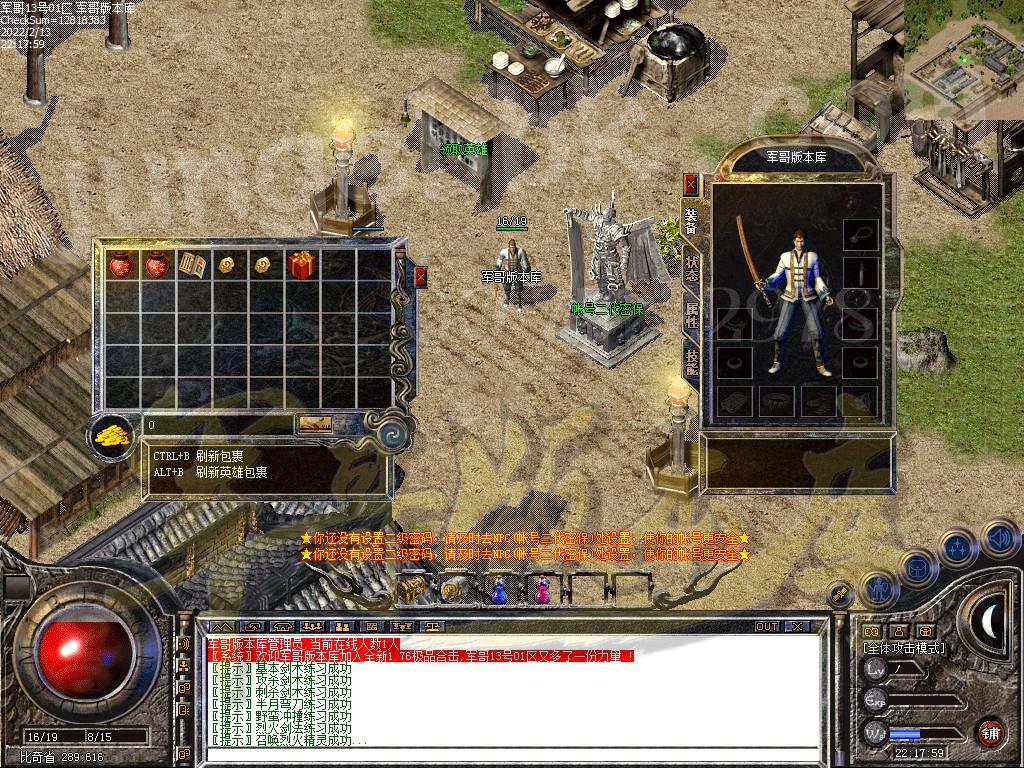1024x768 pixels.
Task: Click the treasure chest shortcut icon
Action: 411,590
